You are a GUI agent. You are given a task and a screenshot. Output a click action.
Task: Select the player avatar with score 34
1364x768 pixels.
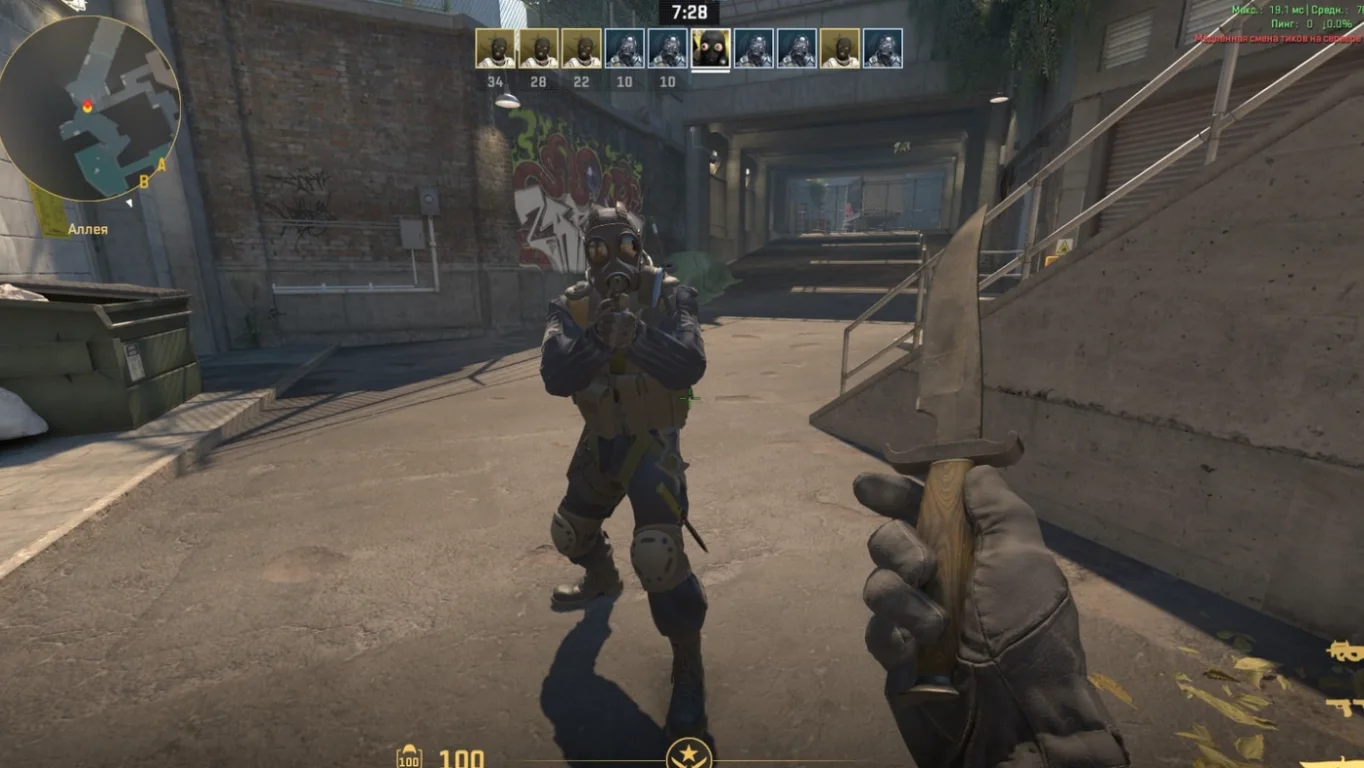(495, 48)
